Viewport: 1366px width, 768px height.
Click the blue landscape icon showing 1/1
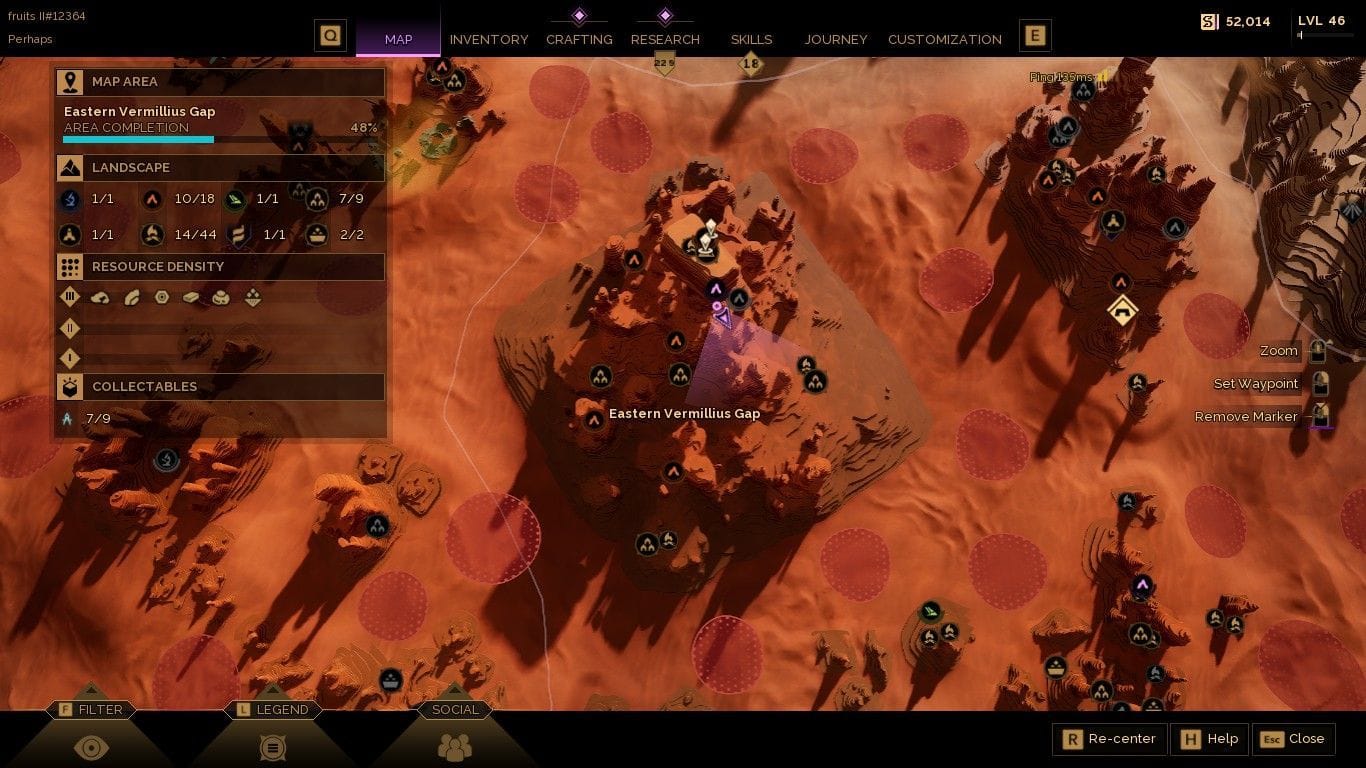(x=67, y=199)
